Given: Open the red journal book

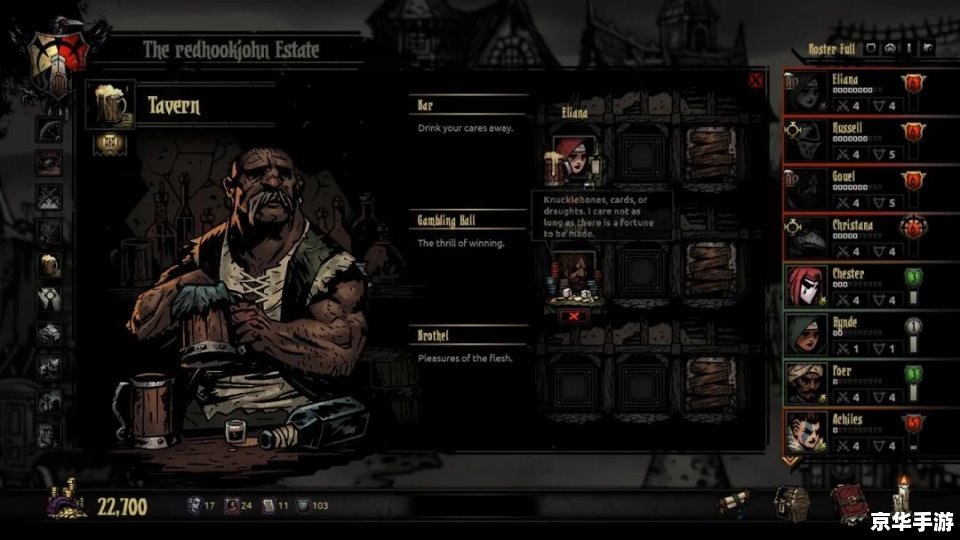Looking at the screenshot, I should [x=848, y=501].
